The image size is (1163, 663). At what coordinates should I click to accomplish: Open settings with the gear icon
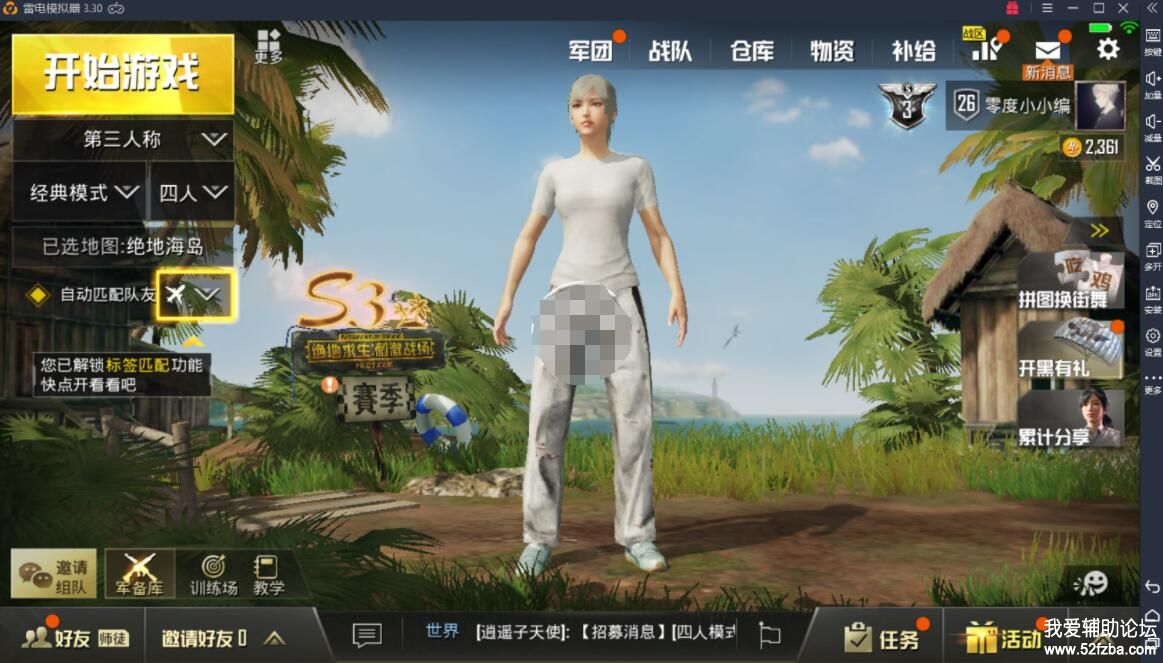click(1108, 48)
